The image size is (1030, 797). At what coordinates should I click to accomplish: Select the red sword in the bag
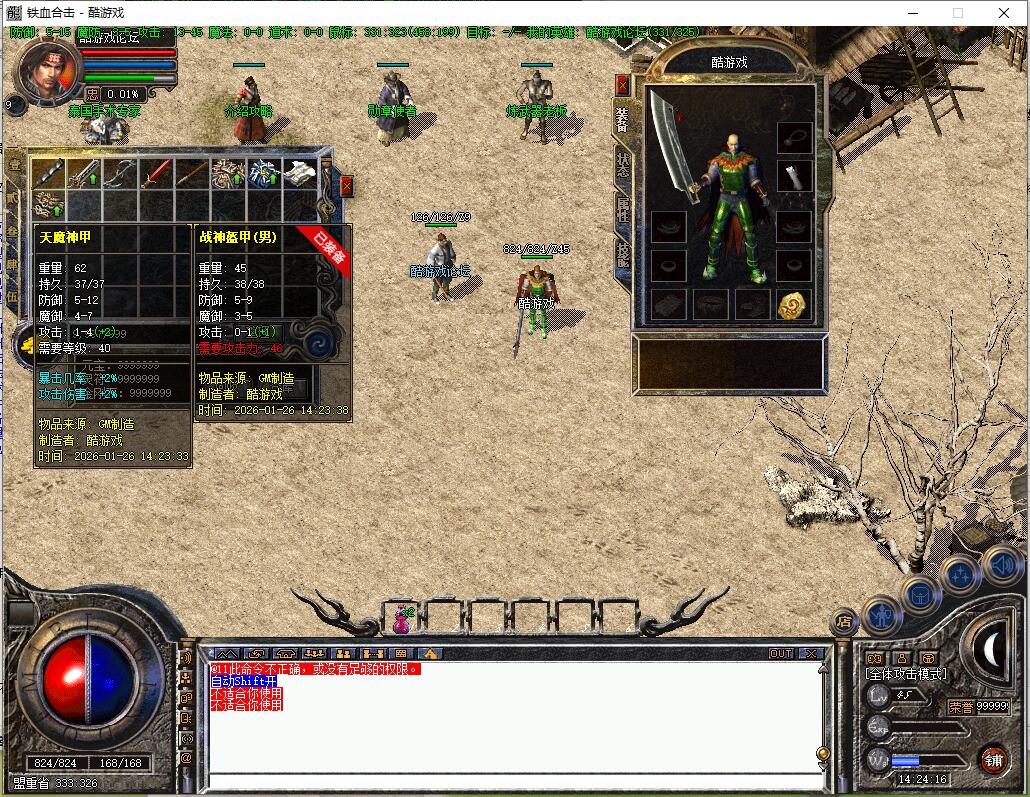pos(155,174)
